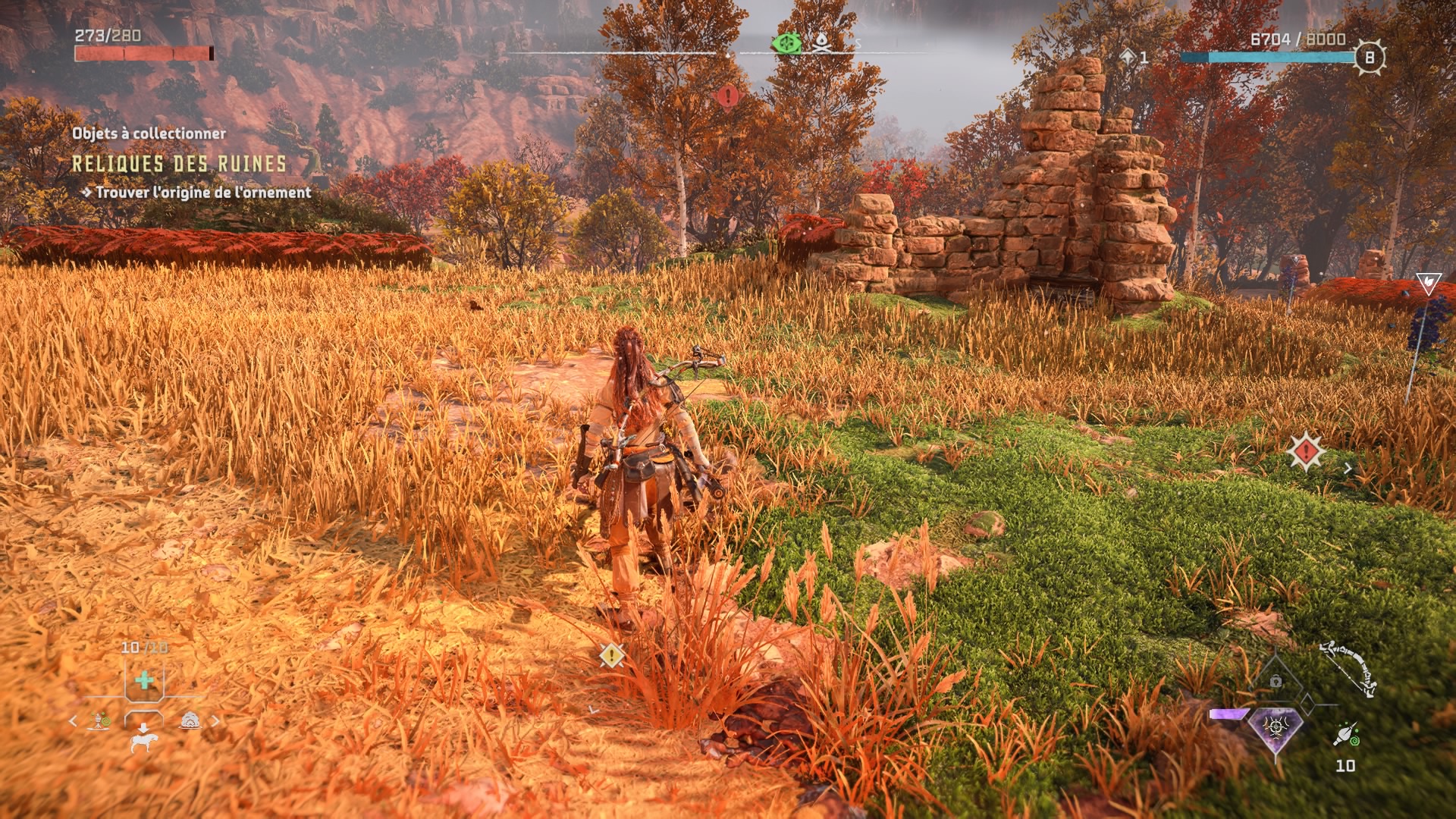Use the green cross healing item slot
This screenshot has width=1456, height=819.
point(144,680)
